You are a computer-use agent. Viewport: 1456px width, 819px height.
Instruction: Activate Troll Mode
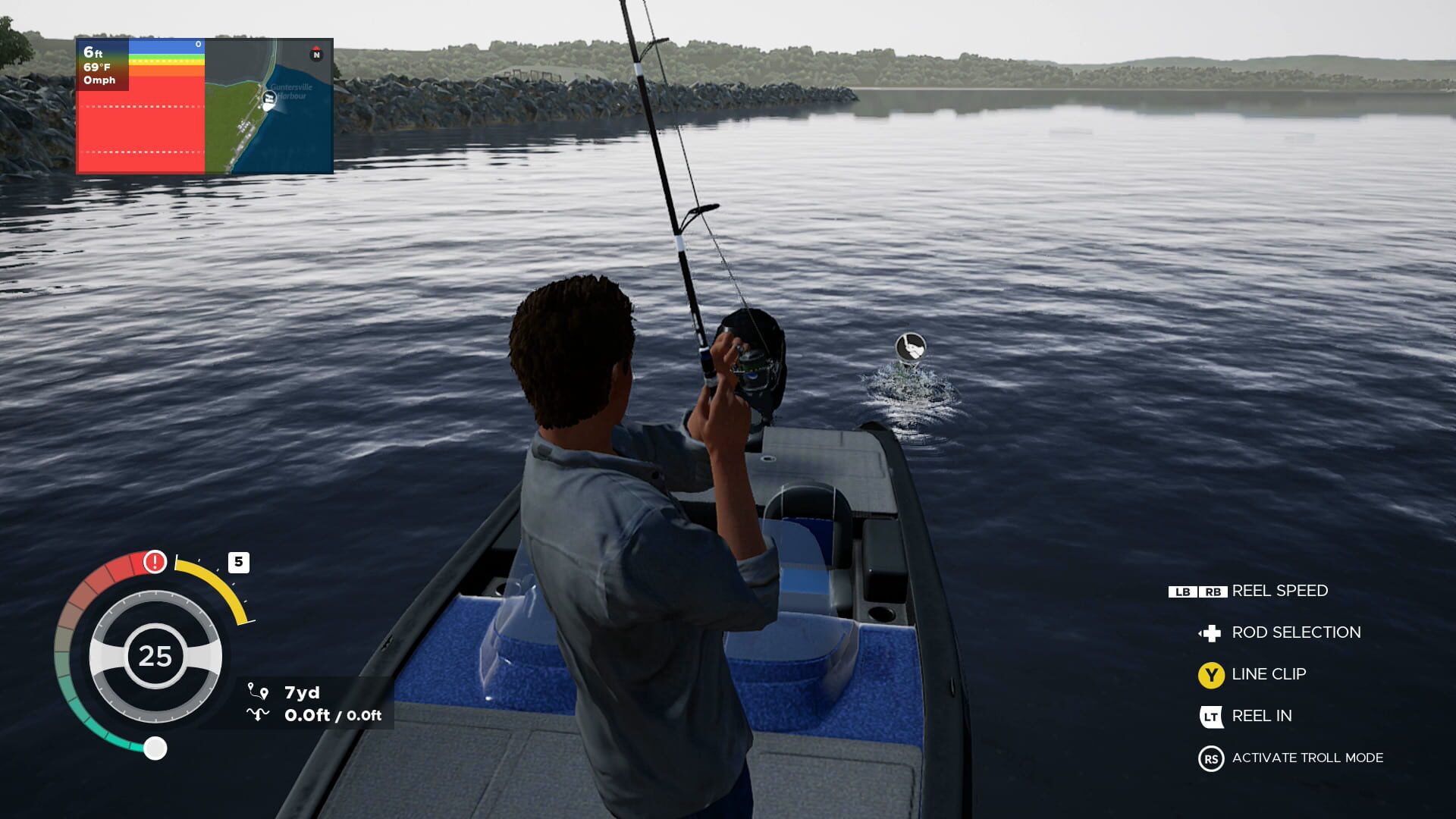(1307, 758)
